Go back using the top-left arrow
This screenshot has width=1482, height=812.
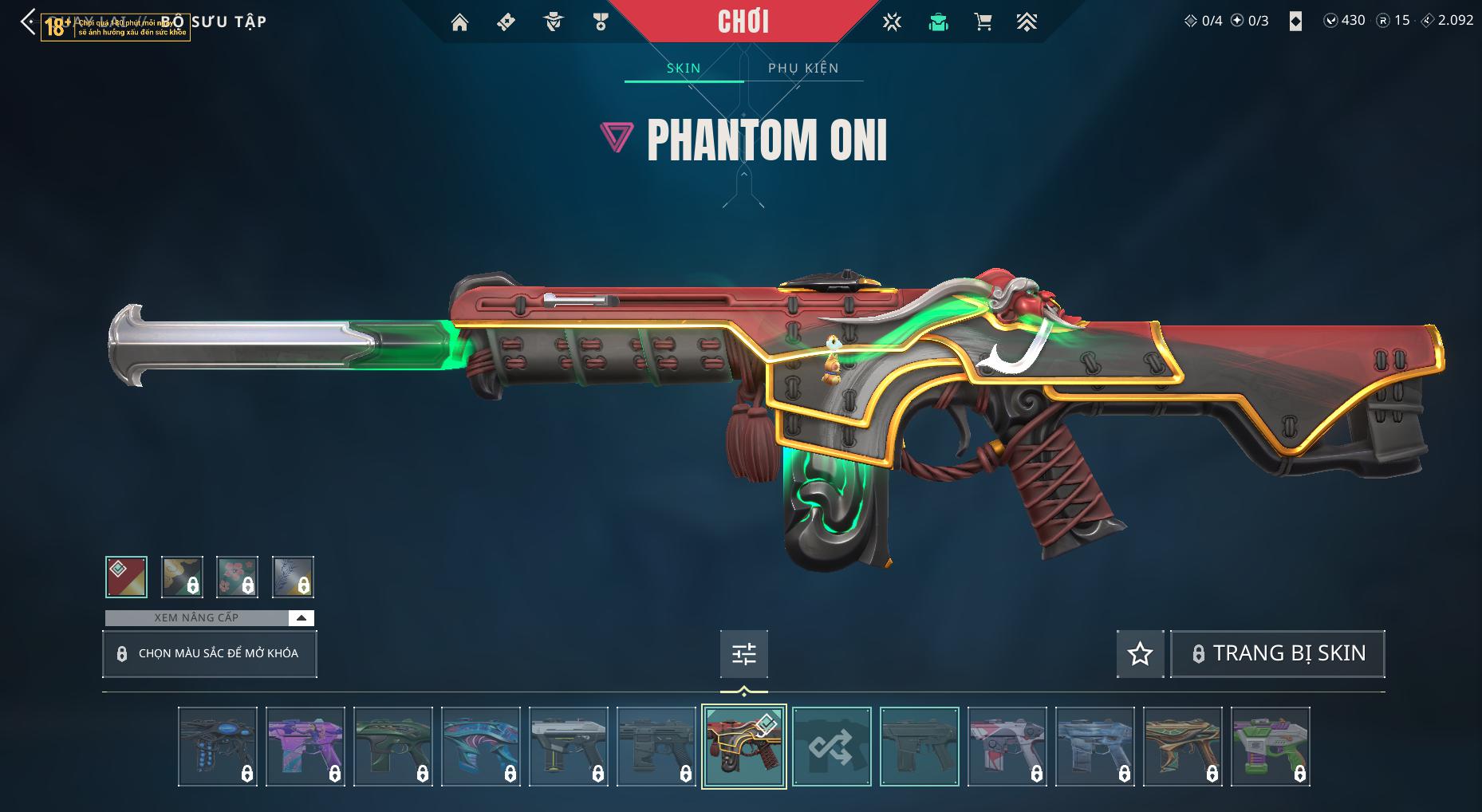[28, 22]
